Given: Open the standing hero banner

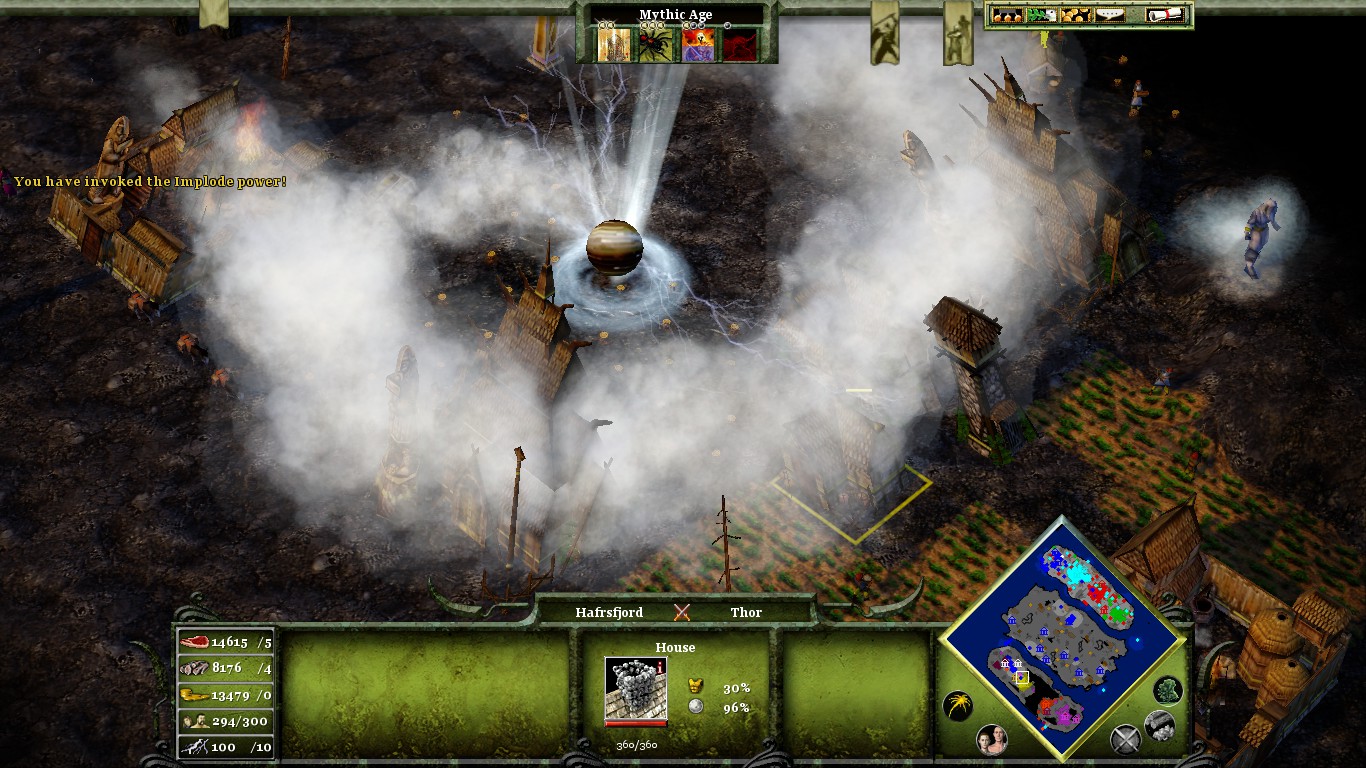Looking at the screenshot, I should (957, 35).
